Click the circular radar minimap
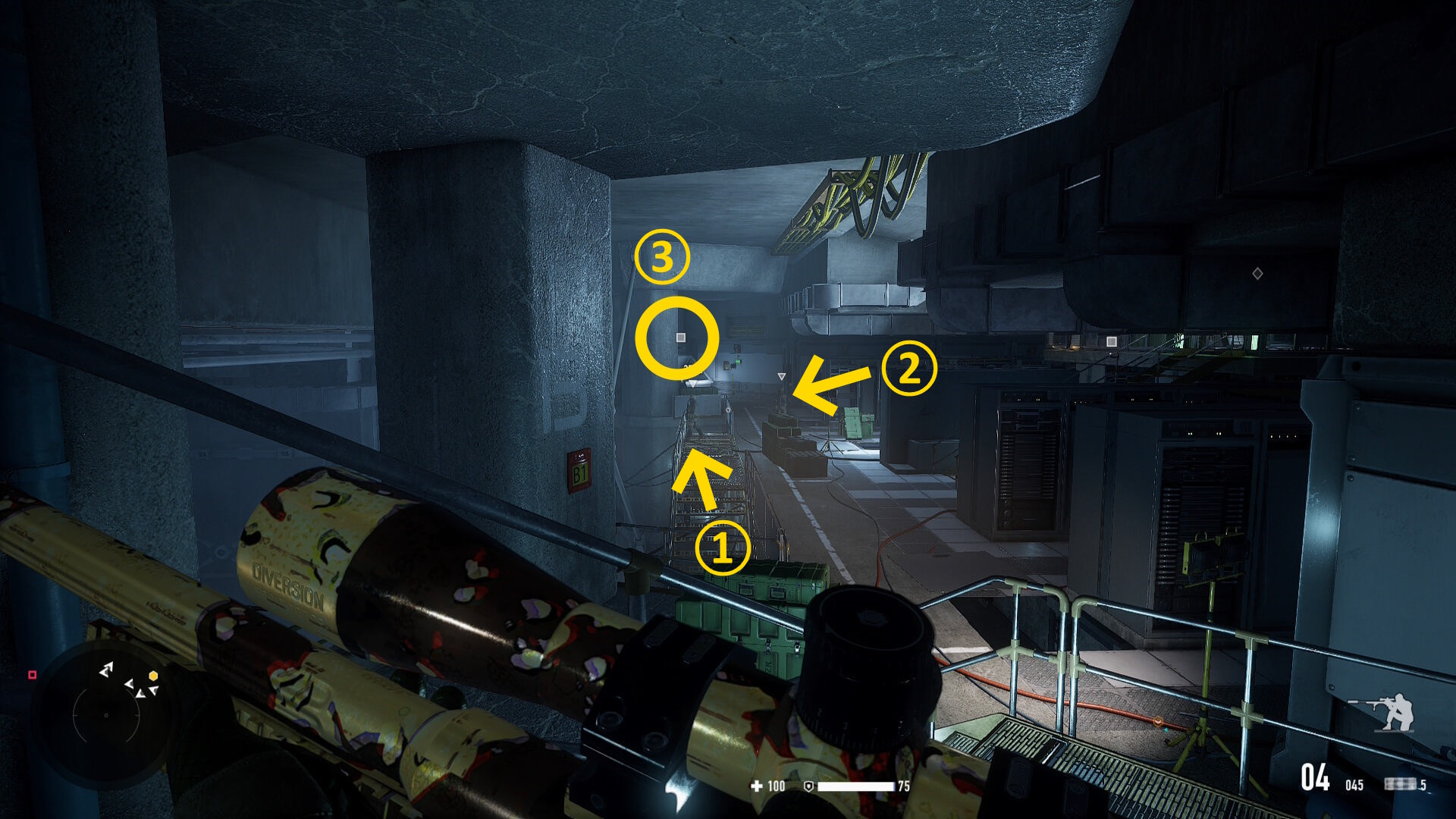Viewport: 1456px width, 819px height. pyautogui.click(x=106, y=714)
